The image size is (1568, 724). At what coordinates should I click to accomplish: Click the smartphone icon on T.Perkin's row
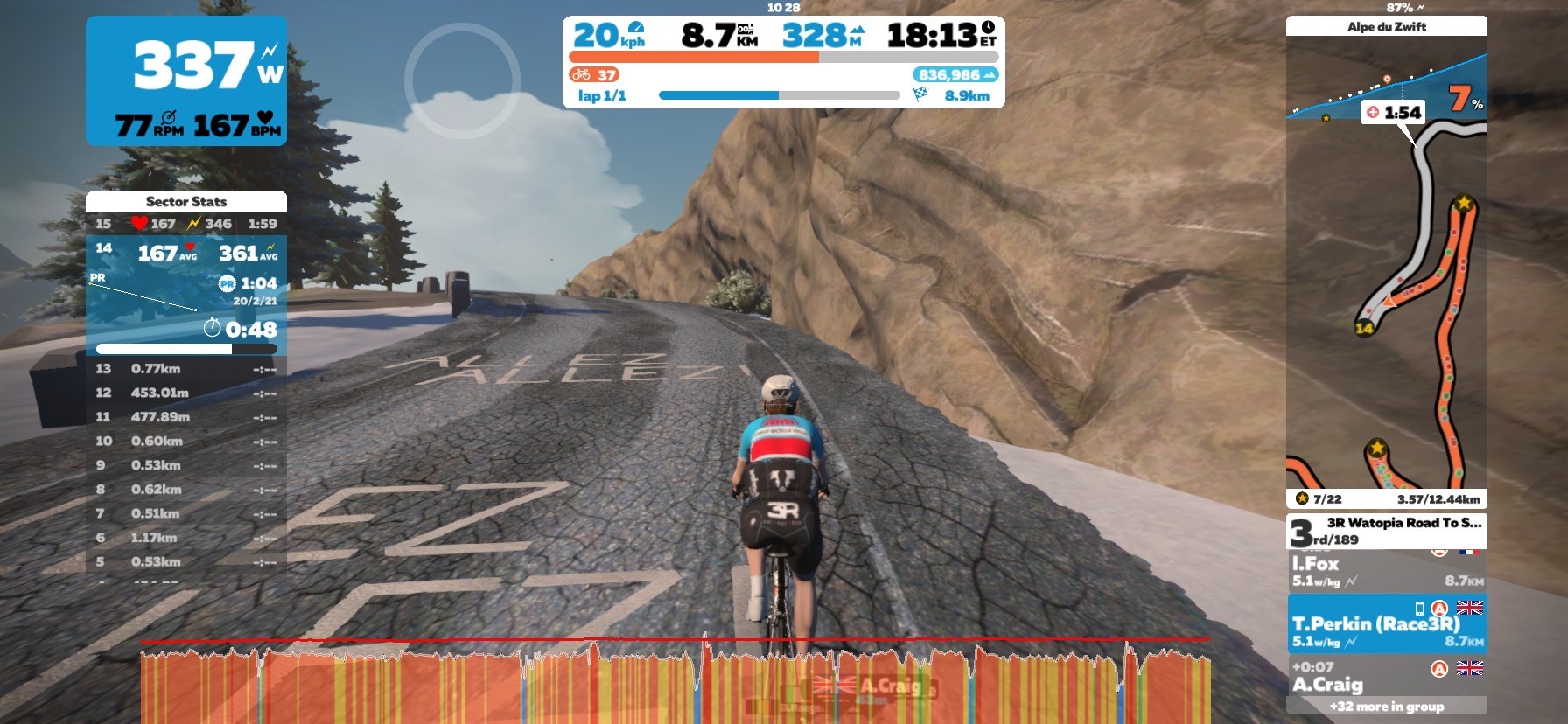tap(1418, 608)
